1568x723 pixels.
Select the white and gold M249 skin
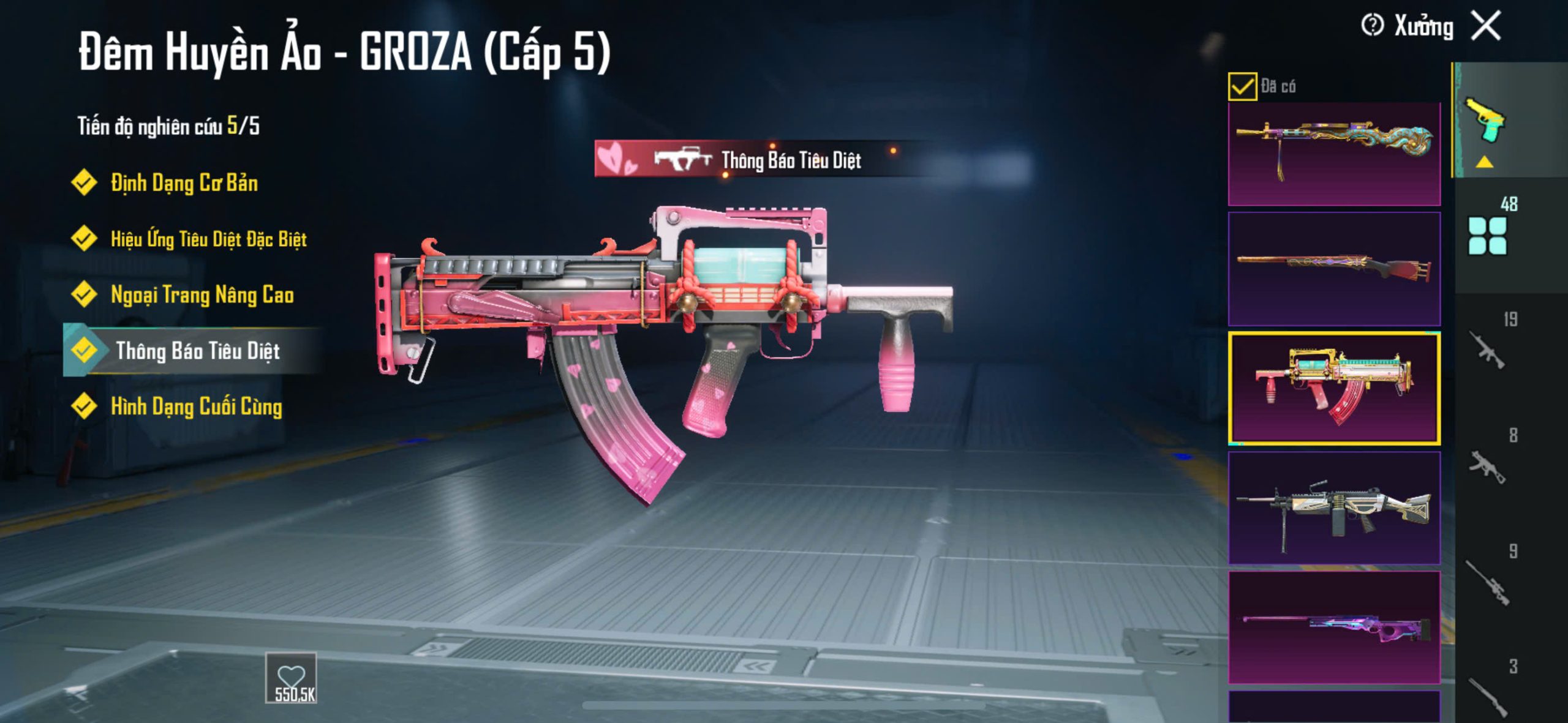[1334, 508]
